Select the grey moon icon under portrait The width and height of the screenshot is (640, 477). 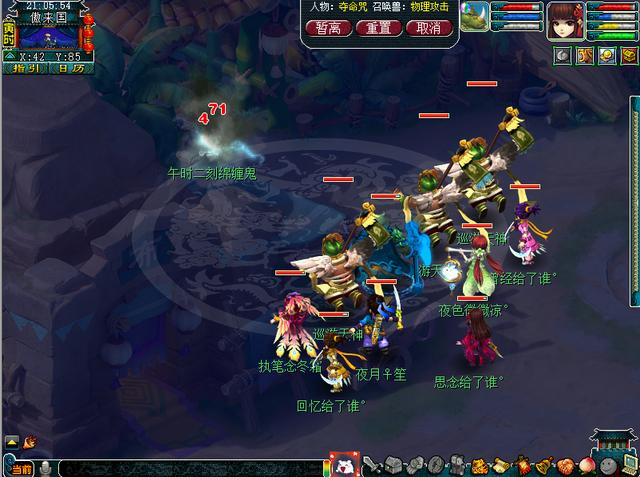click(563, 55)
